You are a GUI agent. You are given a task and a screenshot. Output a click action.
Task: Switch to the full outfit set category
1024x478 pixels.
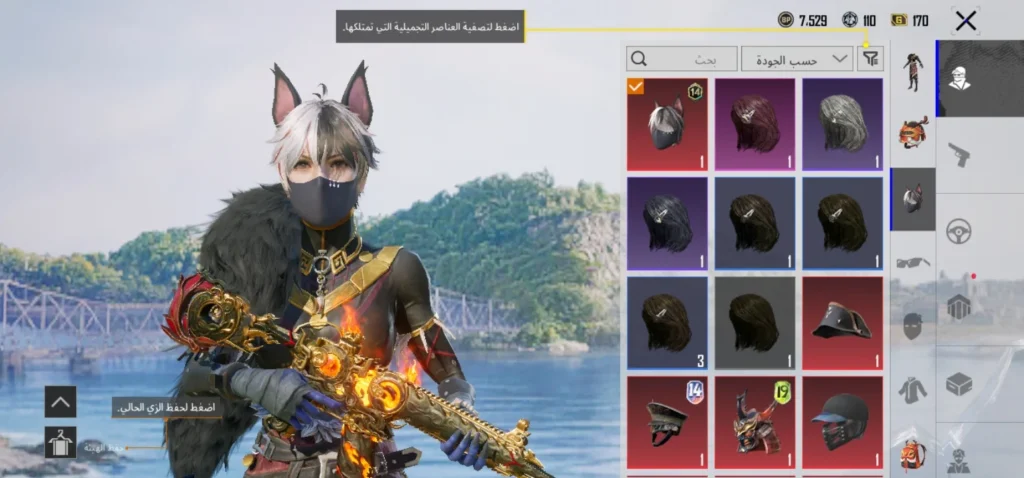click(x=912, y=70)
